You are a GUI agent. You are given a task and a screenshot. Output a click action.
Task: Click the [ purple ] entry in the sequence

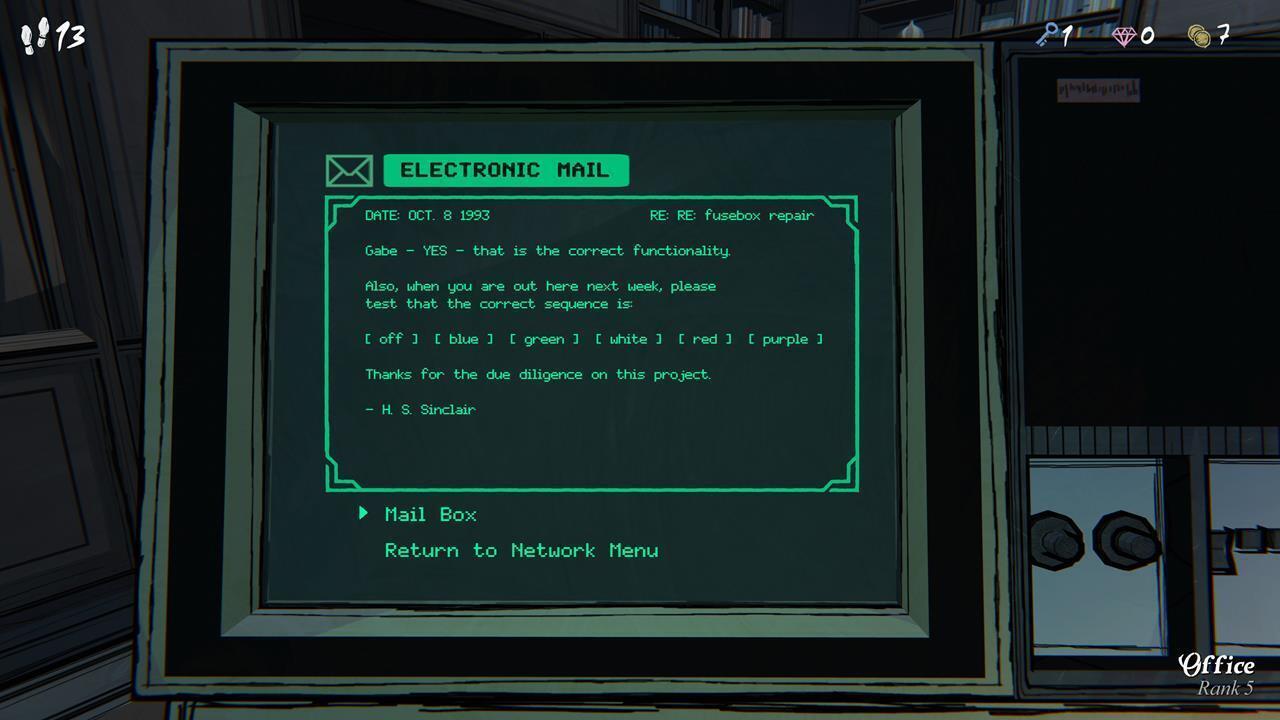point(787,339)
